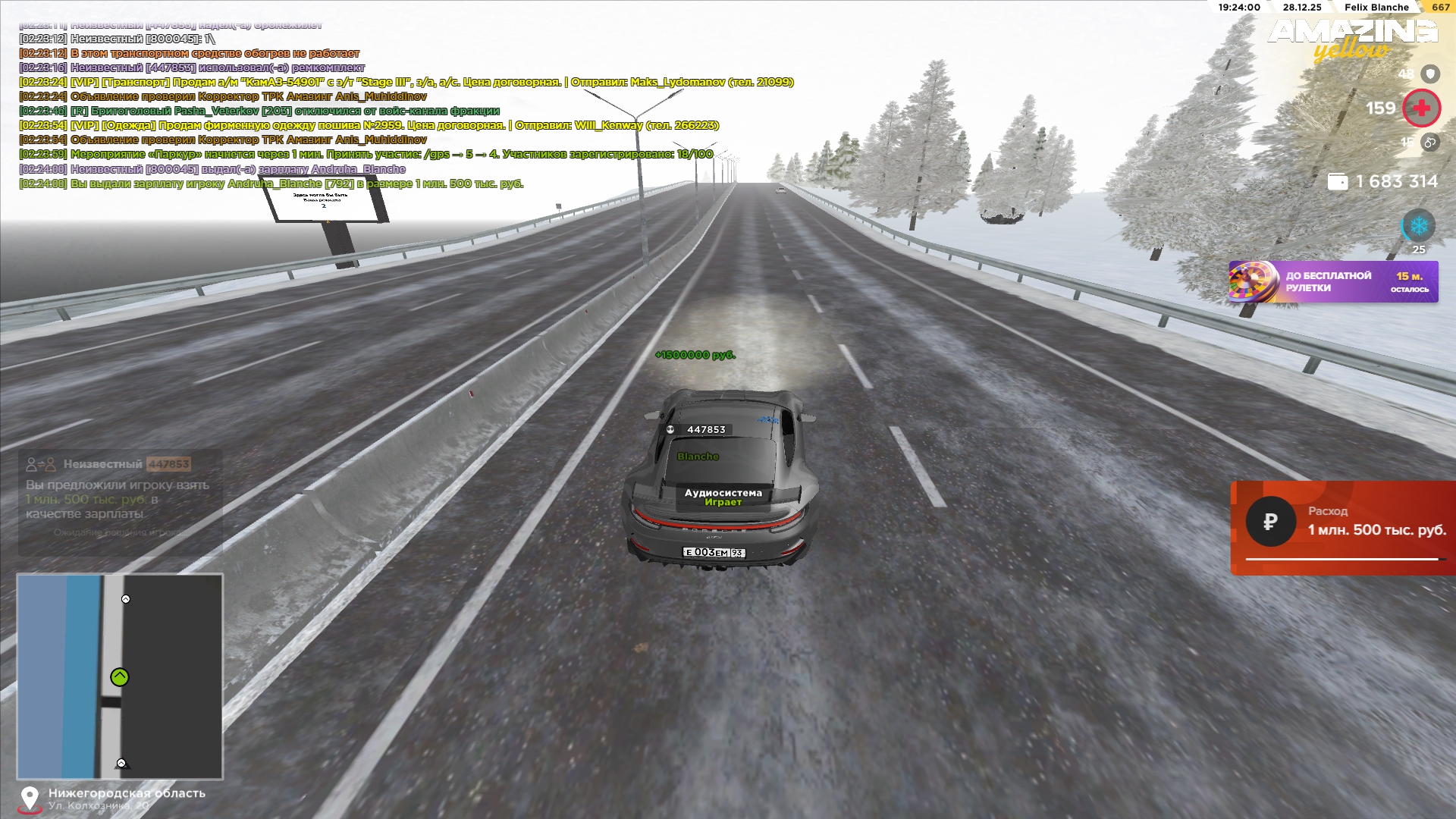Click the armor shield icon

(x=1430, y=74)
